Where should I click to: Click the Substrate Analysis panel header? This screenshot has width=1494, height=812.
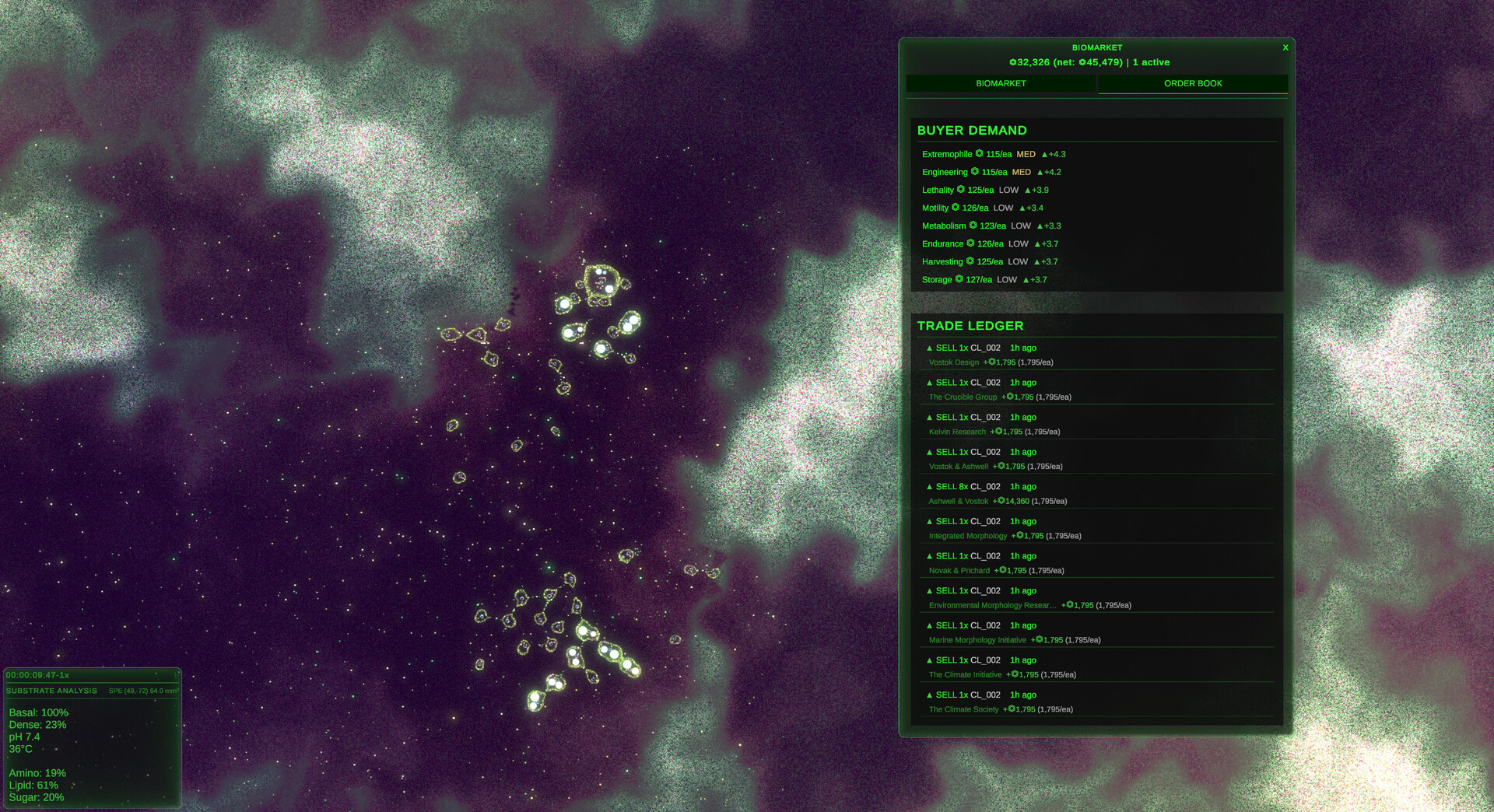point(52,691)
